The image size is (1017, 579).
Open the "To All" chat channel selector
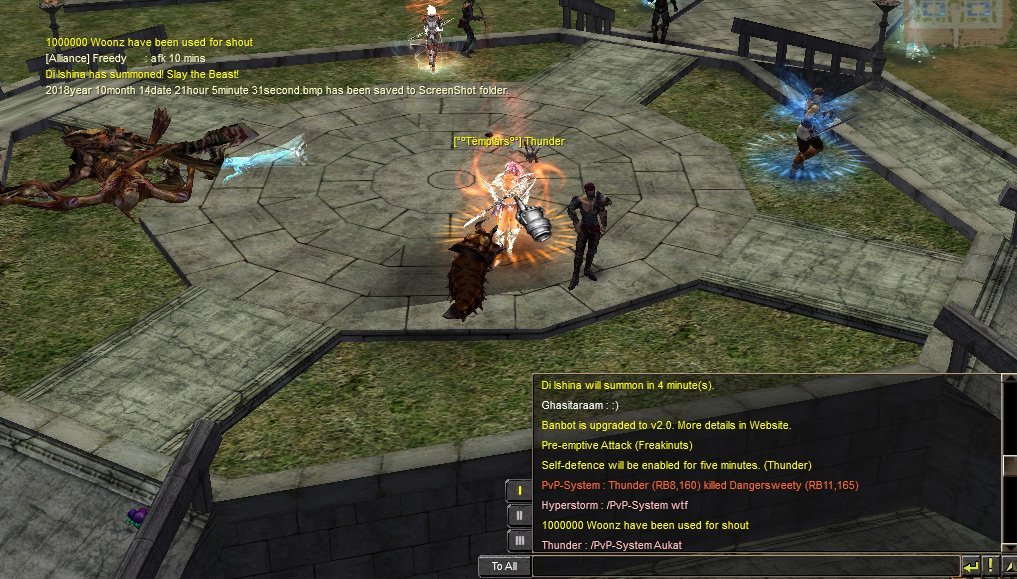pyautogui.click(x=504, y=566)
